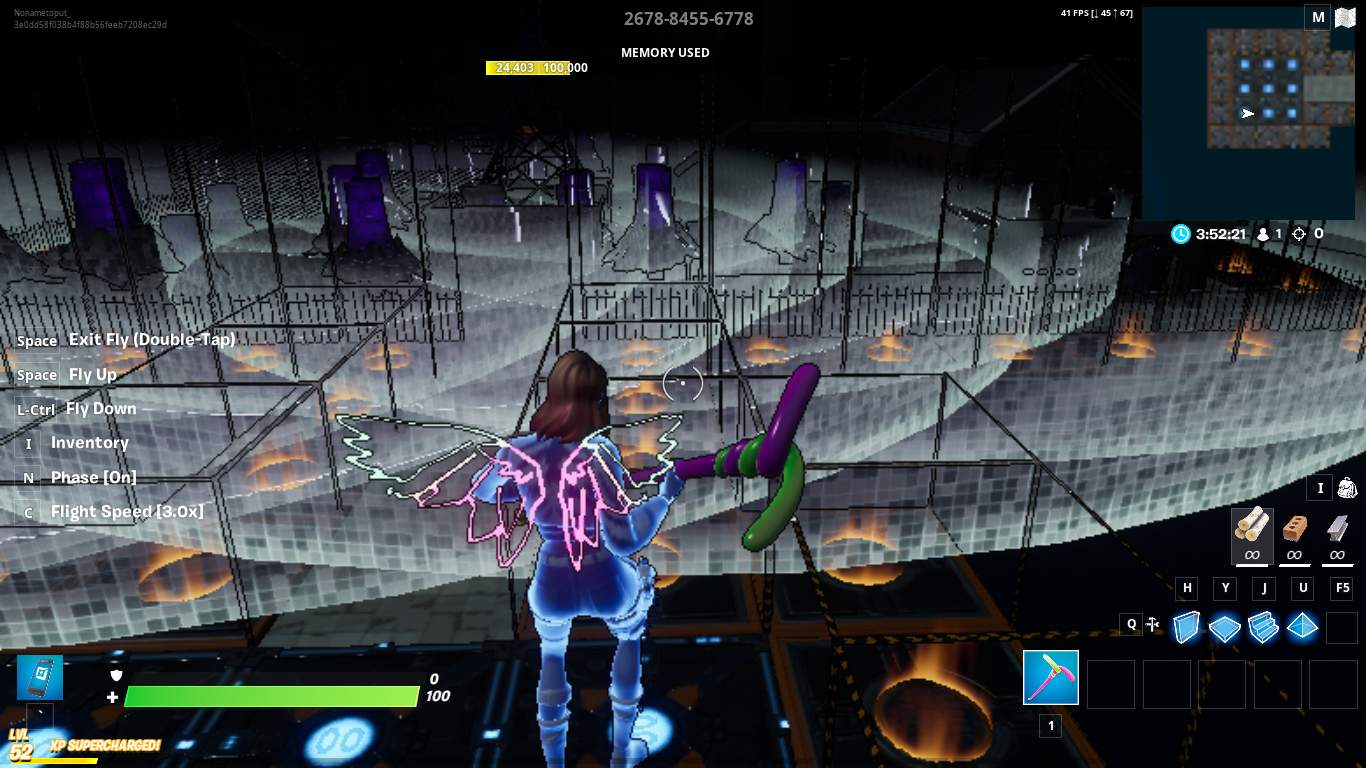Choose the stairs building piece
This screenshot has height=768, width=1366.
coord(1263,627)
